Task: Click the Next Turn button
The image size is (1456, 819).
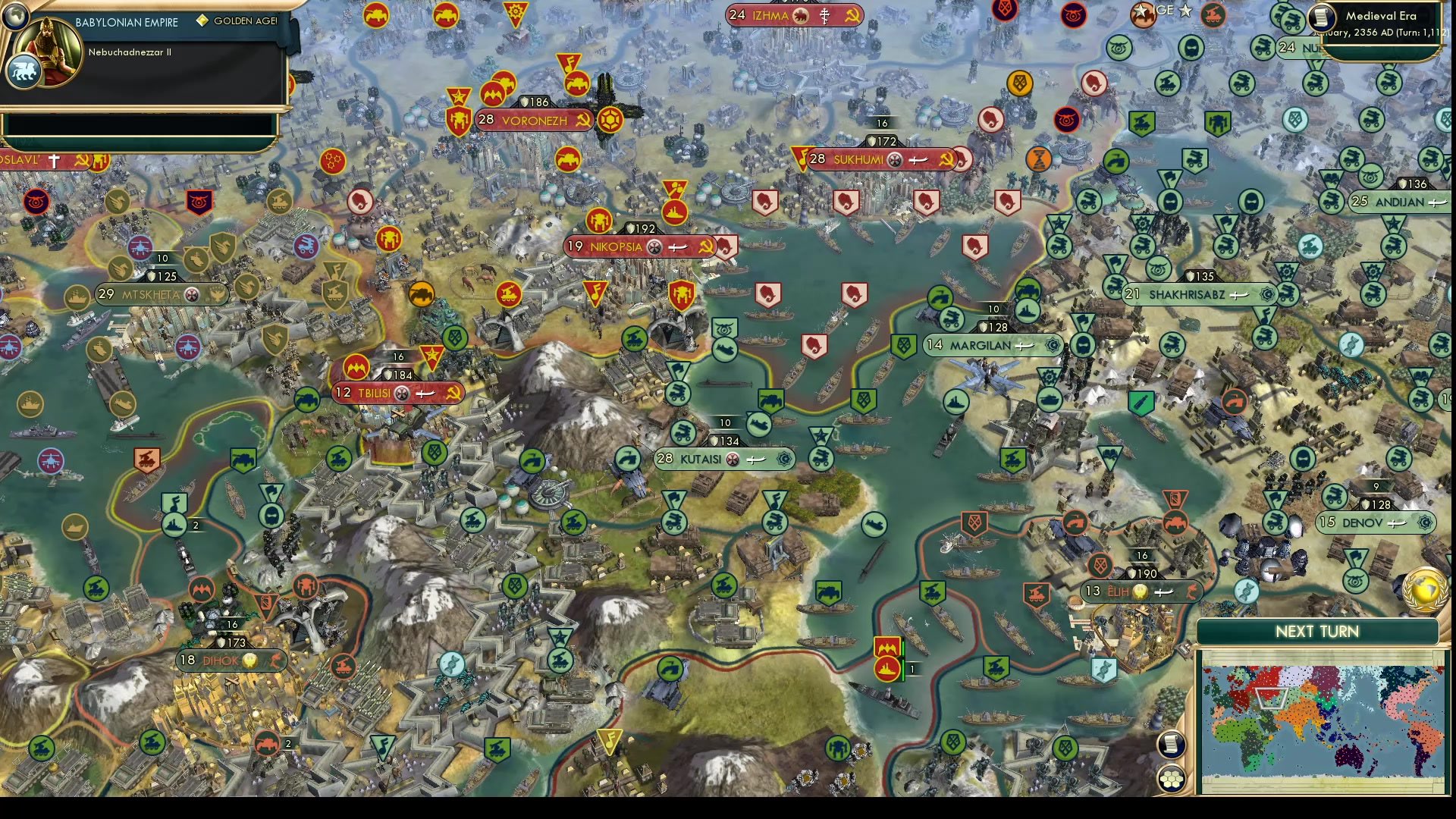Action: [1317, 631]
